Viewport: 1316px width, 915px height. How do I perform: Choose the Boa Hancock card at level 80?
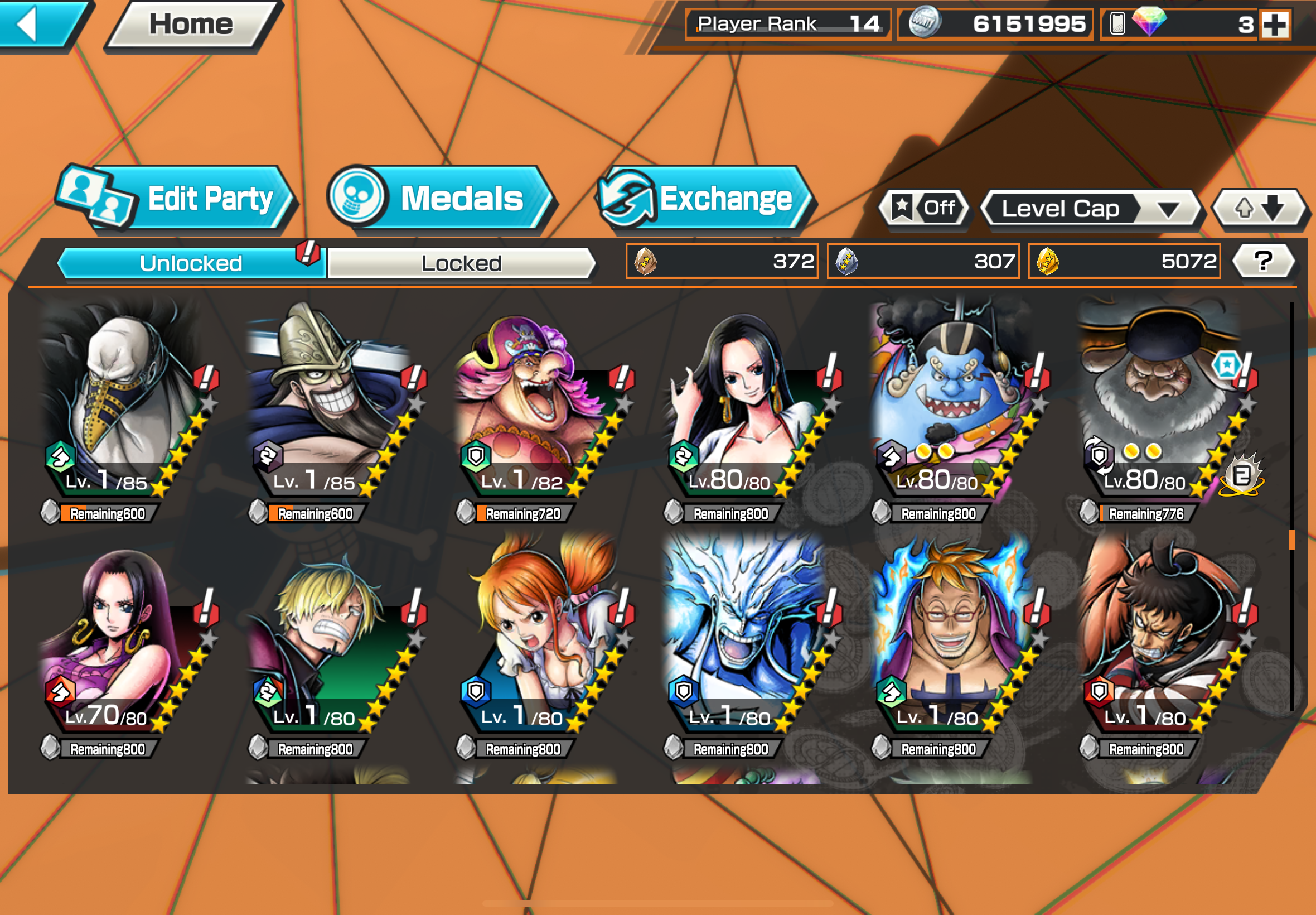(739, 401)
